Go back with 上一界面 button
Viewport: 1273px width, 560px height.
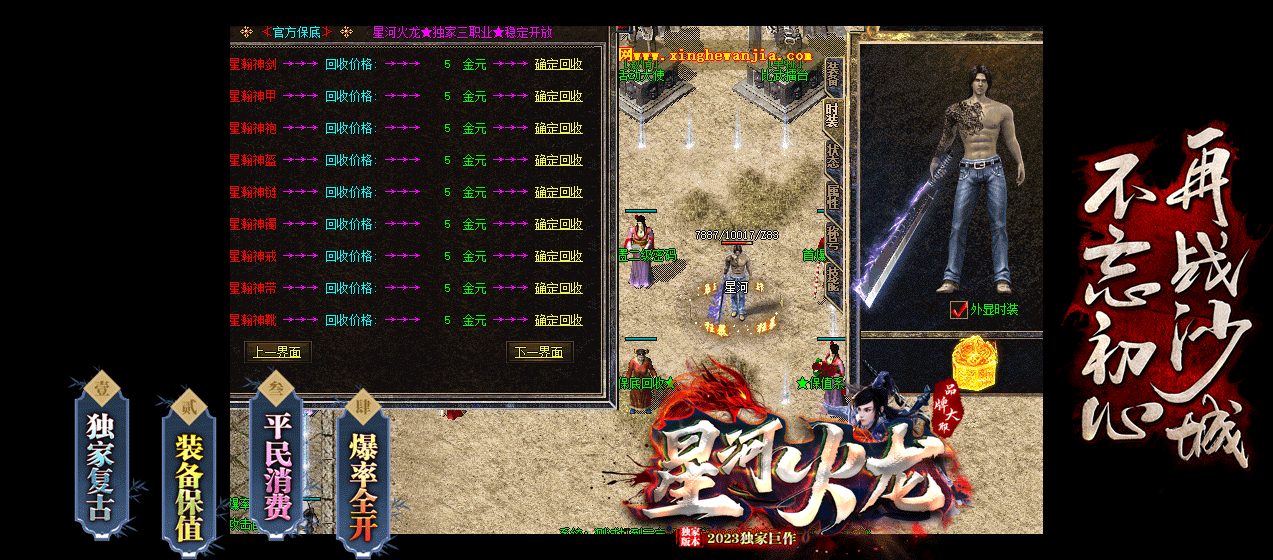278,352
